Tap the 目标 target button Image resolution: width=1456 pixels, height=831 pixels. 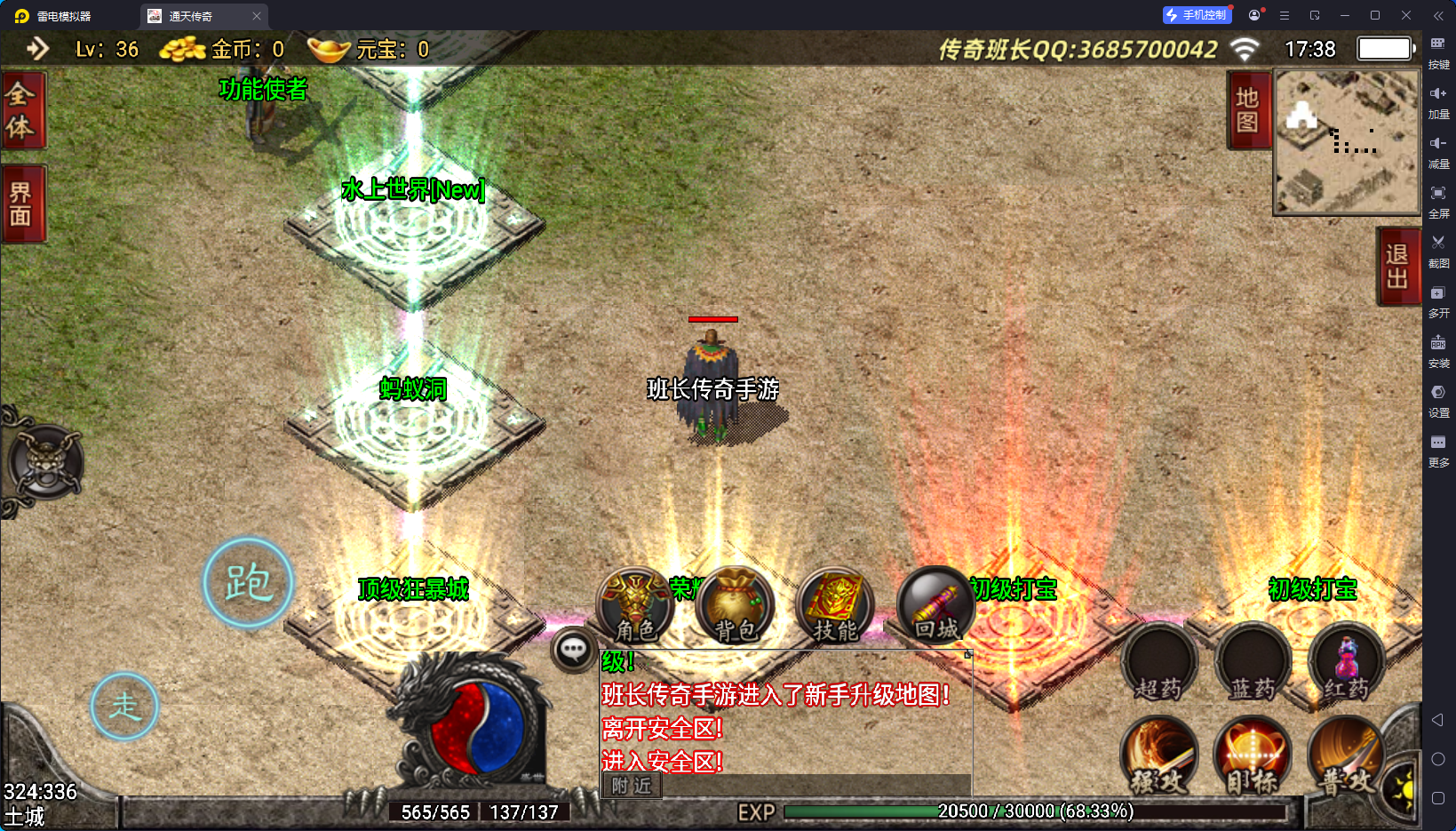tap(1253, 755)
